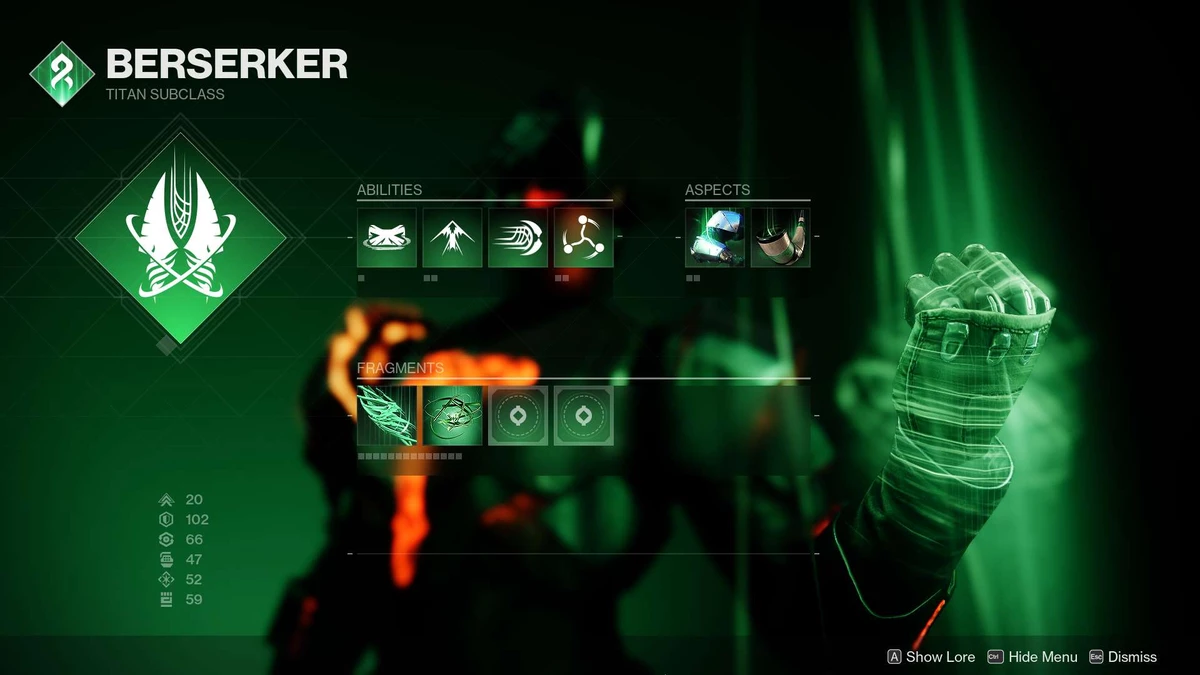Dismiss the subclass screen
The height and width of the screenshot is (675, 1200).
(x=1123, y=657)
